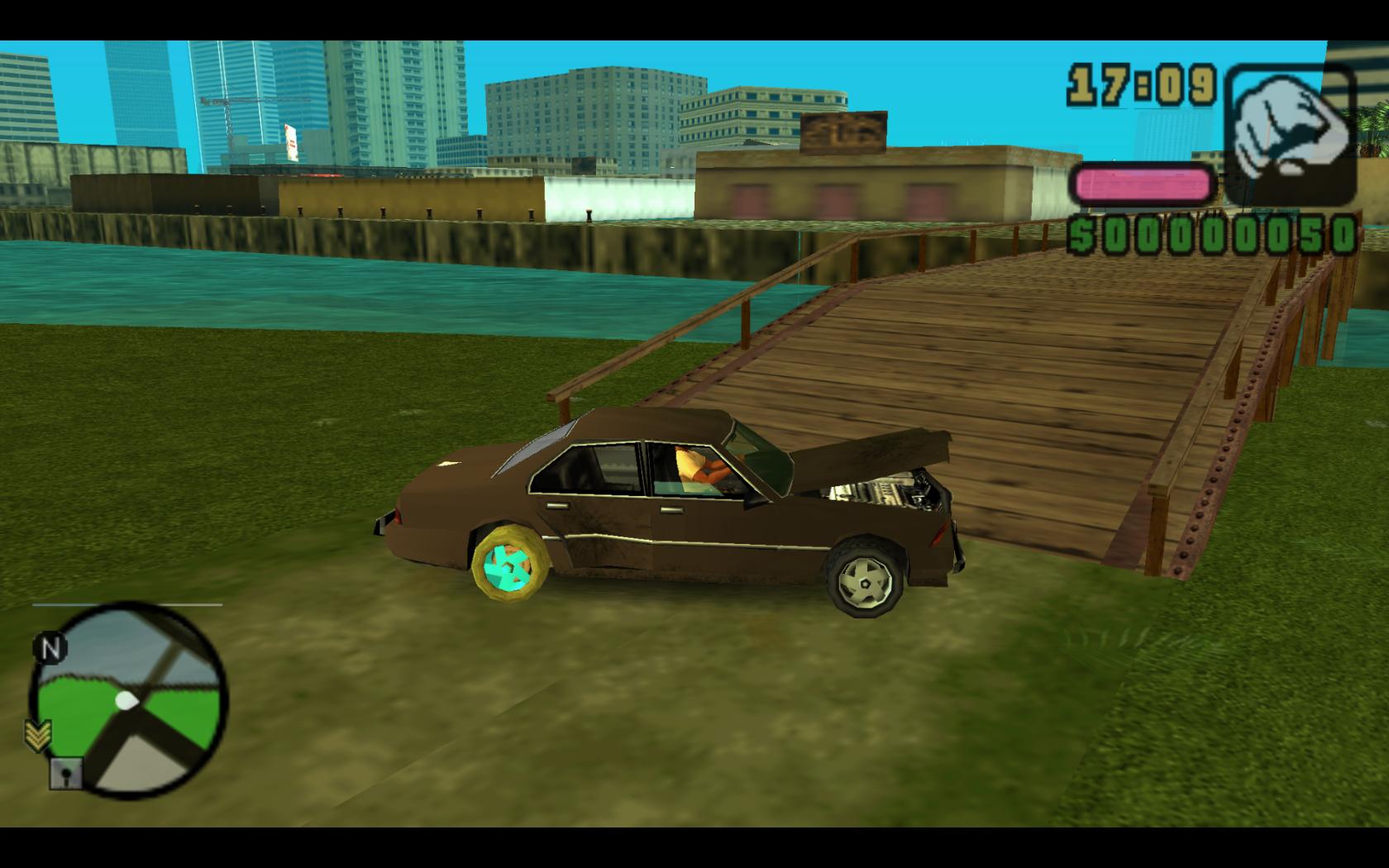Open the circular radar minimap
Image resolution: width=1389 pixels, height=868 pixels.
point(128,701)
